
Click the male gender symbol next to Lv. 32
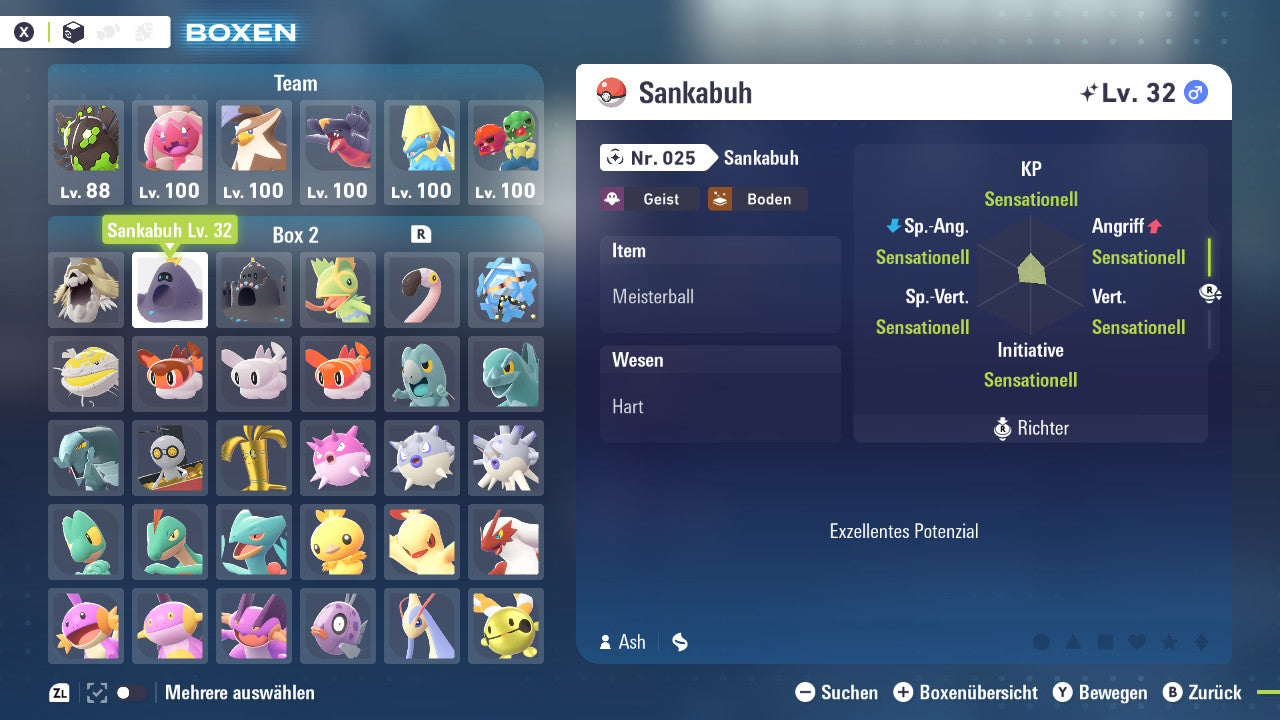1197,91
